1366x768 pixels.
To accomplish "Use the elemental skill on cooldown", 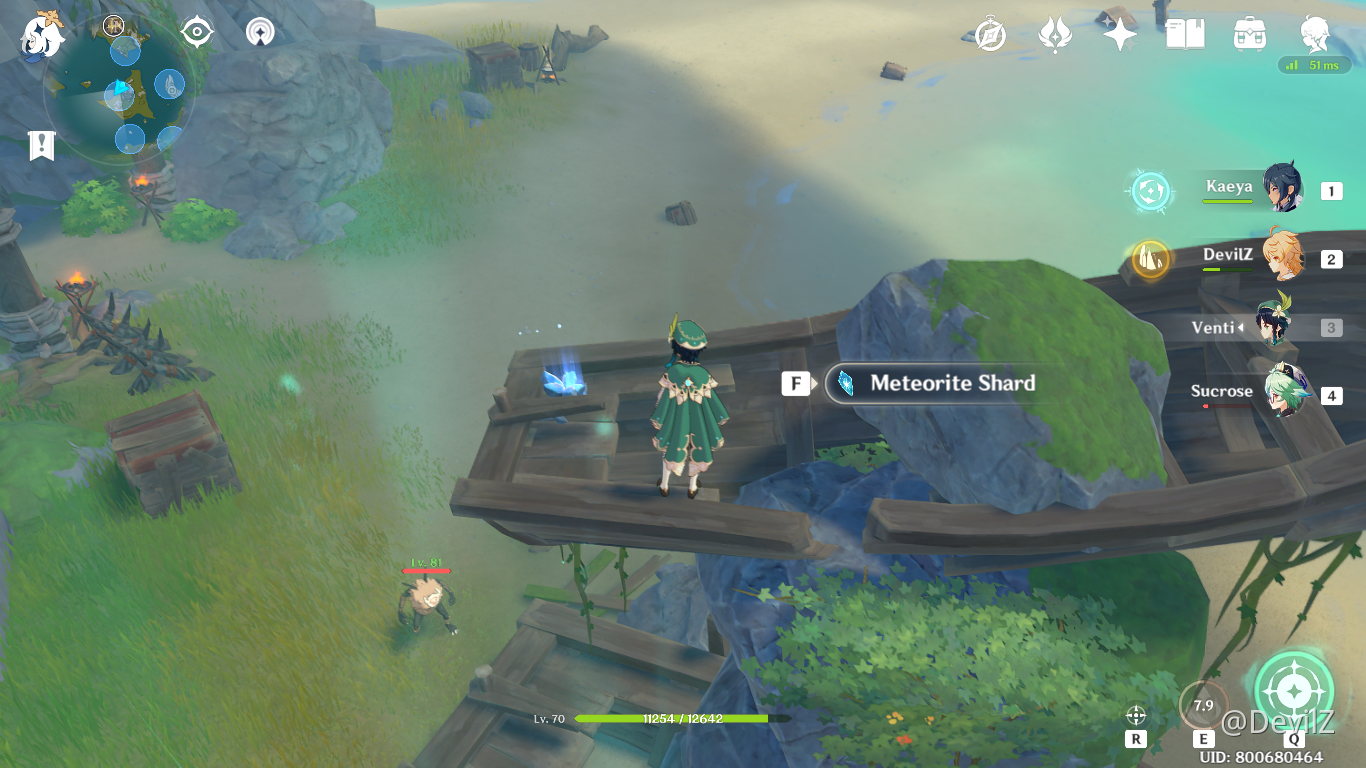I will [x=1203, y=706].
